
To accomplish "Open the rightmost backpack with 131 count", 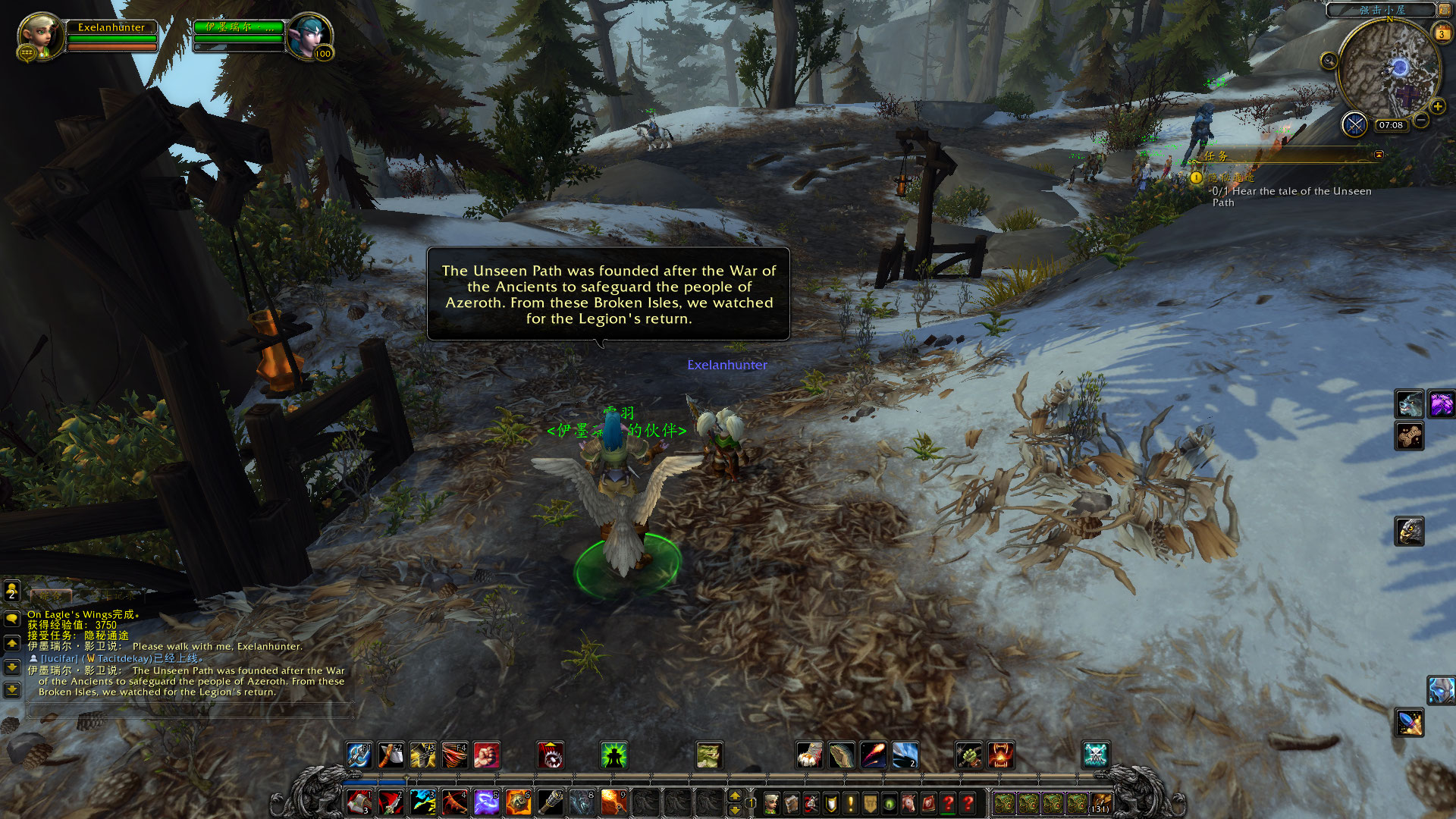I will (1100, 803).
